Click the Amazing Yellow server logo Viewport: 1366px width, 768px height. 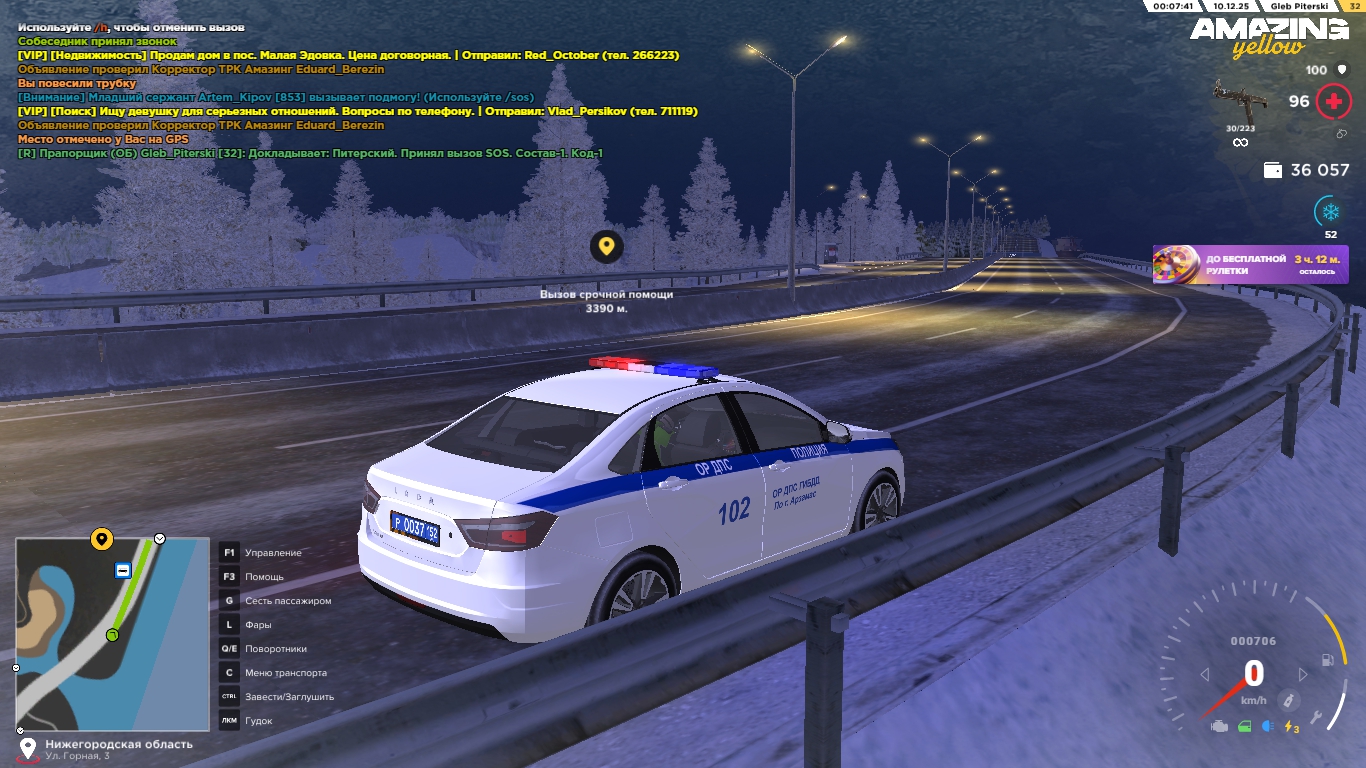(1268, 35)
